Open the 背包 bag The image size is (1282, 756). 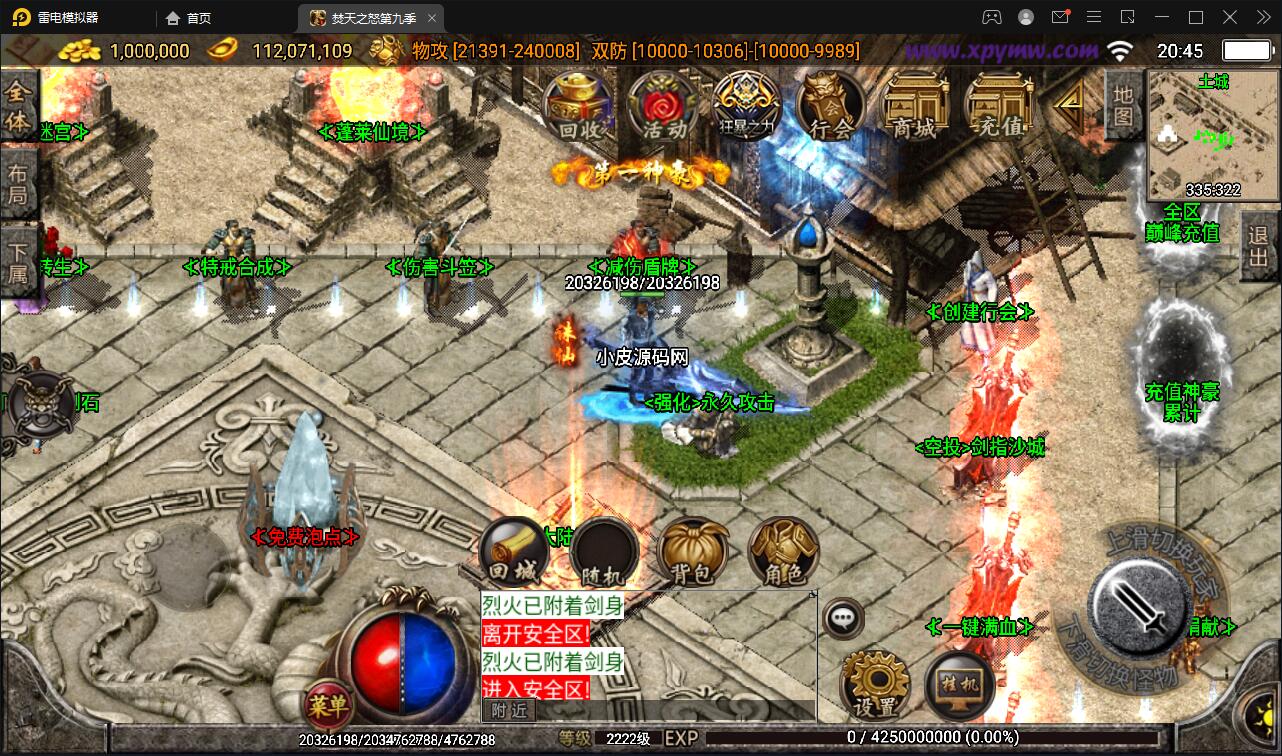pos(692,552)
